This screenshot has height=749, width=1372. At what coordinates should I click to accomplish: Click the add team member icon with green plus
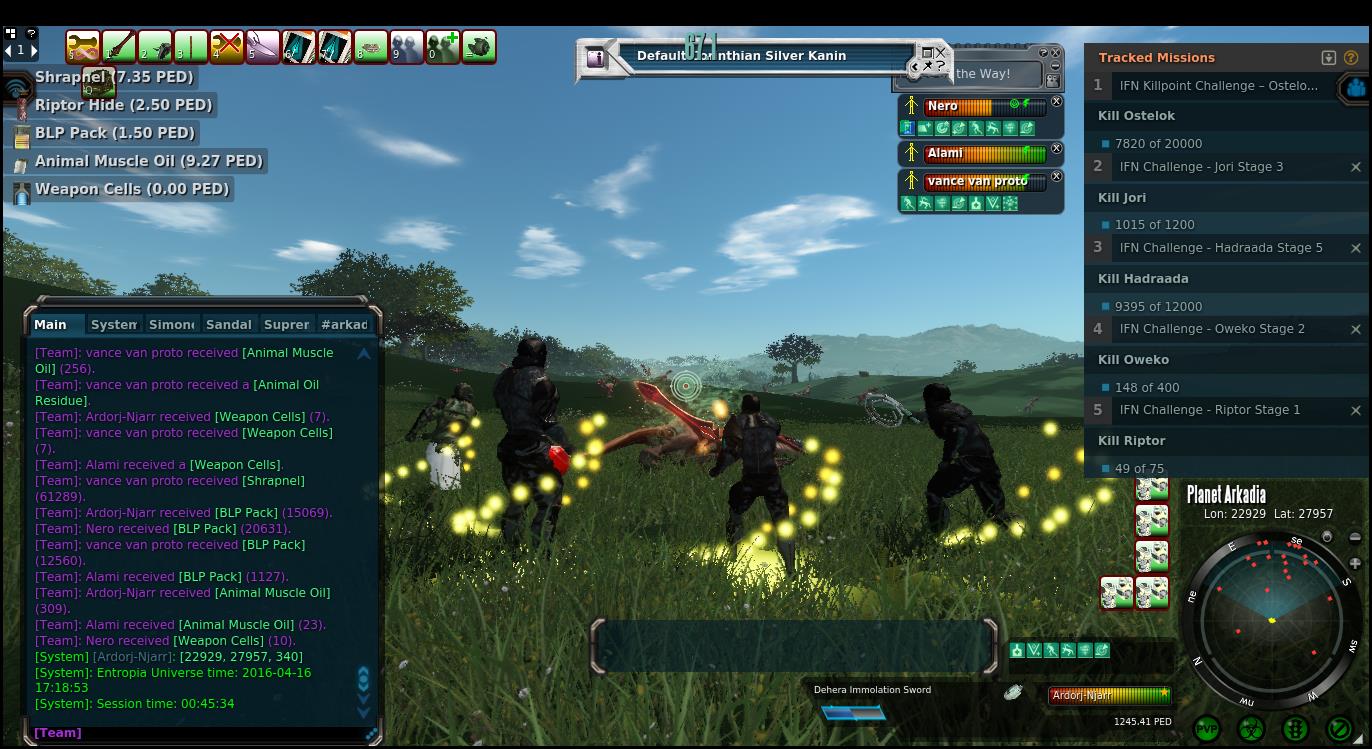coord(443,47)
